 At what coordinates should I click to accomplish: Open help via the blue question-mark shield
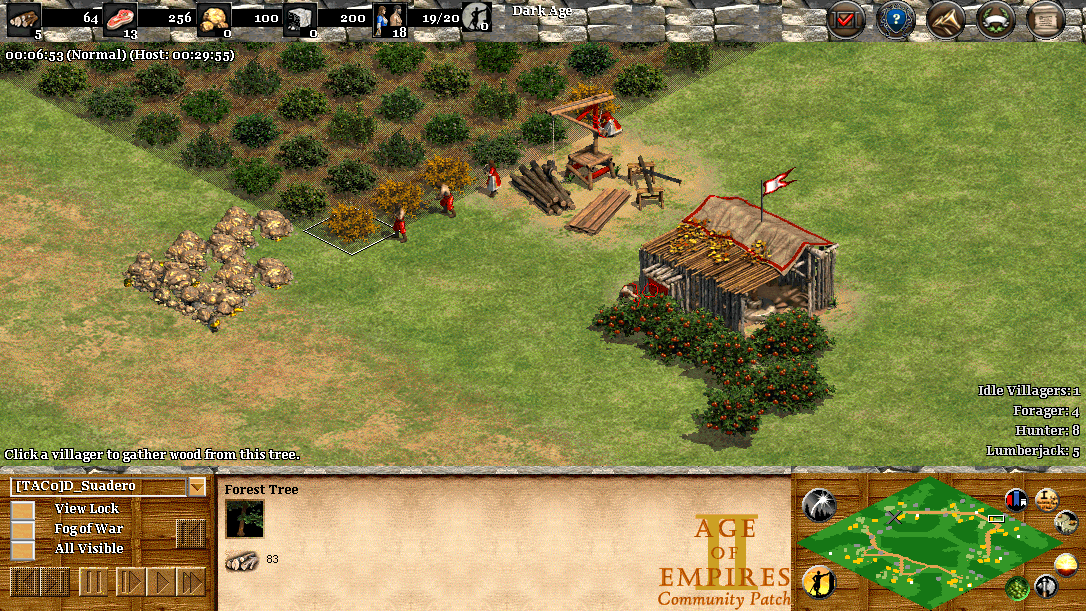click(x=895, y=20)
